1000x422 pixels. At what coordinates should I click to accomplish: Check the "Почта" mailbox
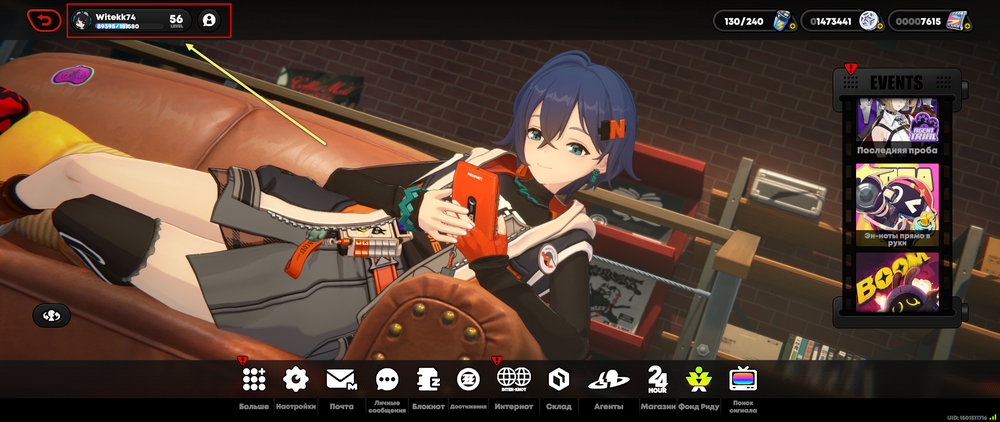click(341, 379)
